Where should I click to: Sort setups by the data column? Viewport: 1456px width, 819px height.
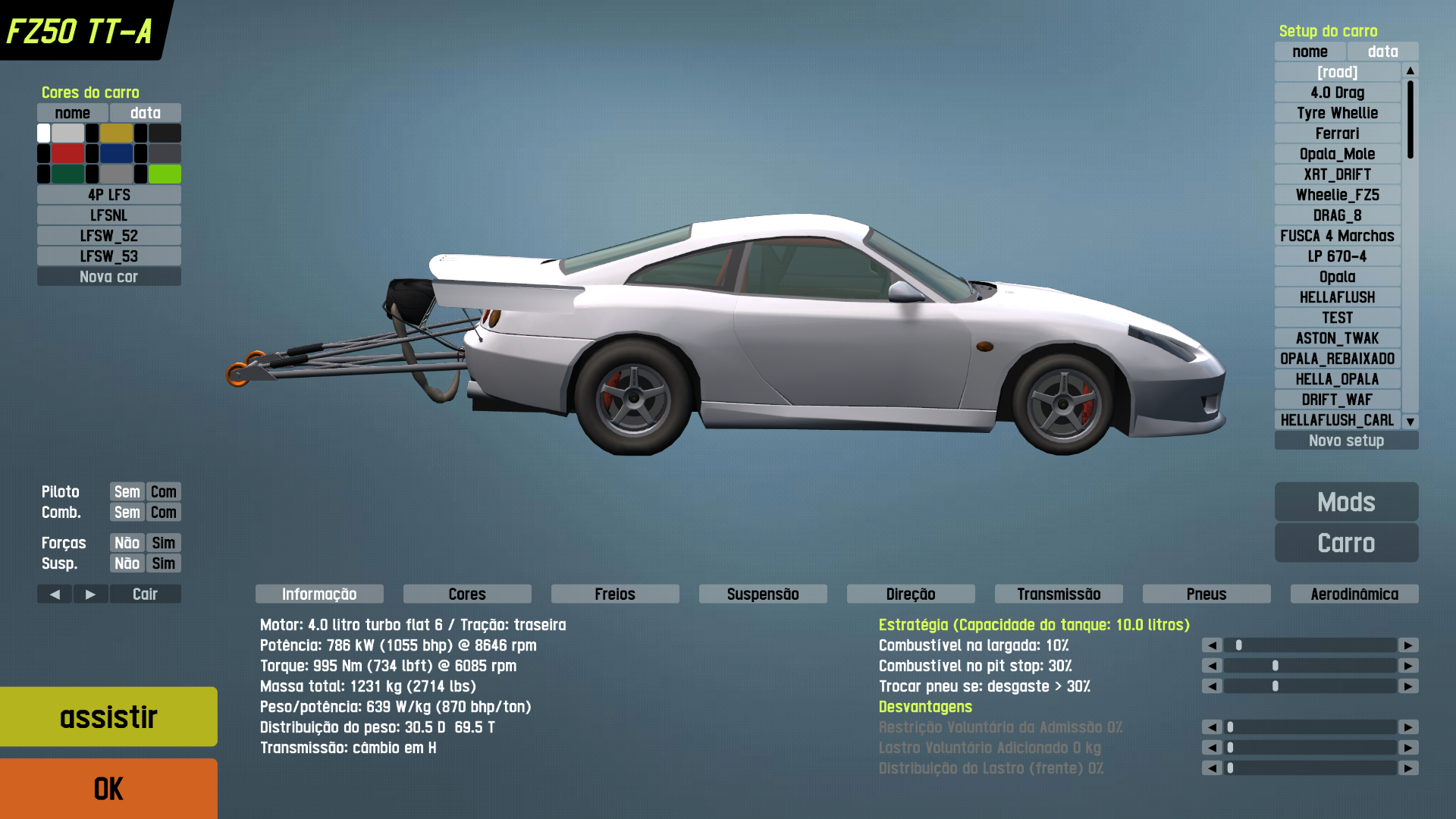1382,52
